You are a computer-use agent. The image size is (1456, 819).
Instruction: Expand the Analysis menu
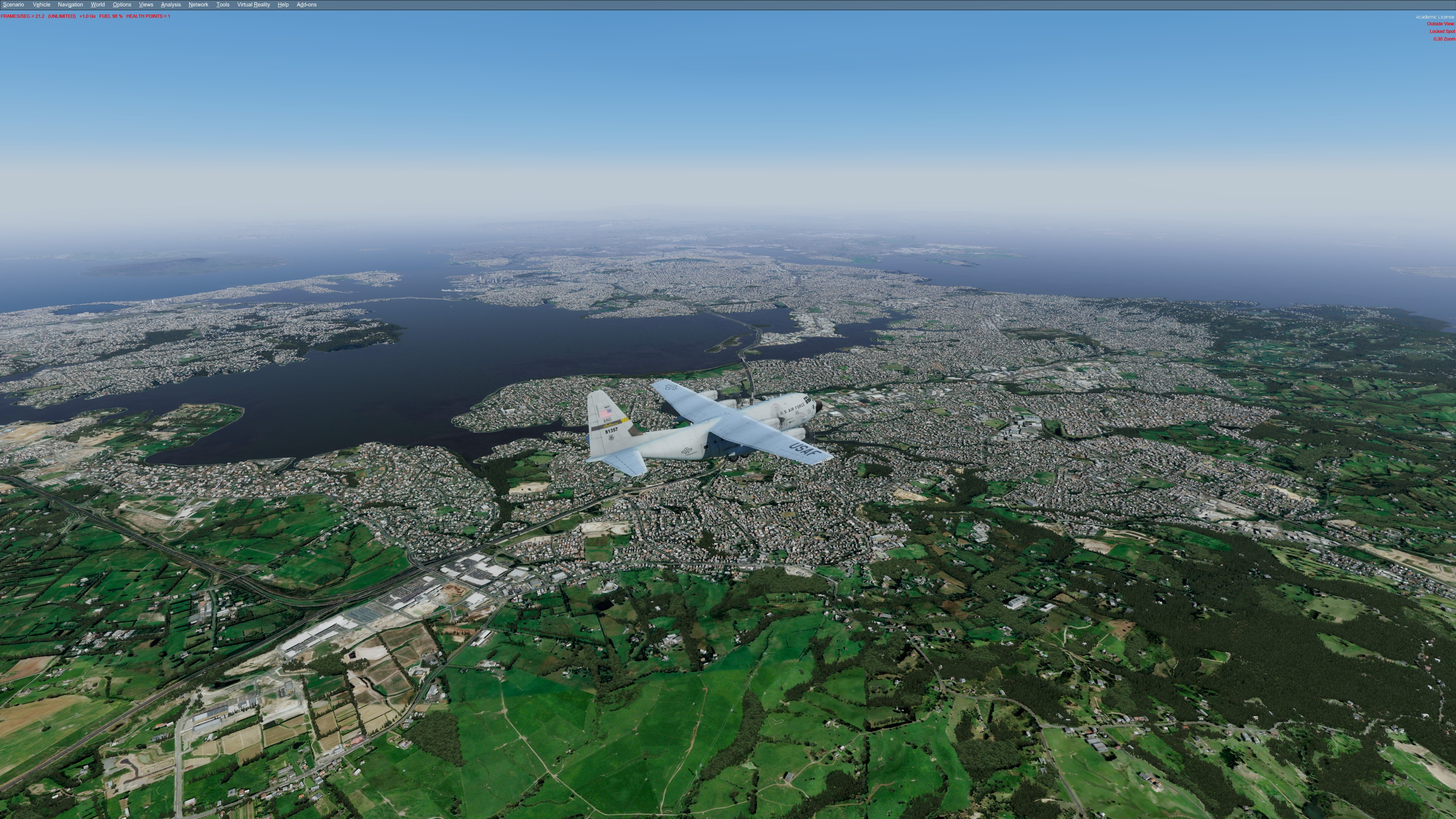[x=171, y=5]
